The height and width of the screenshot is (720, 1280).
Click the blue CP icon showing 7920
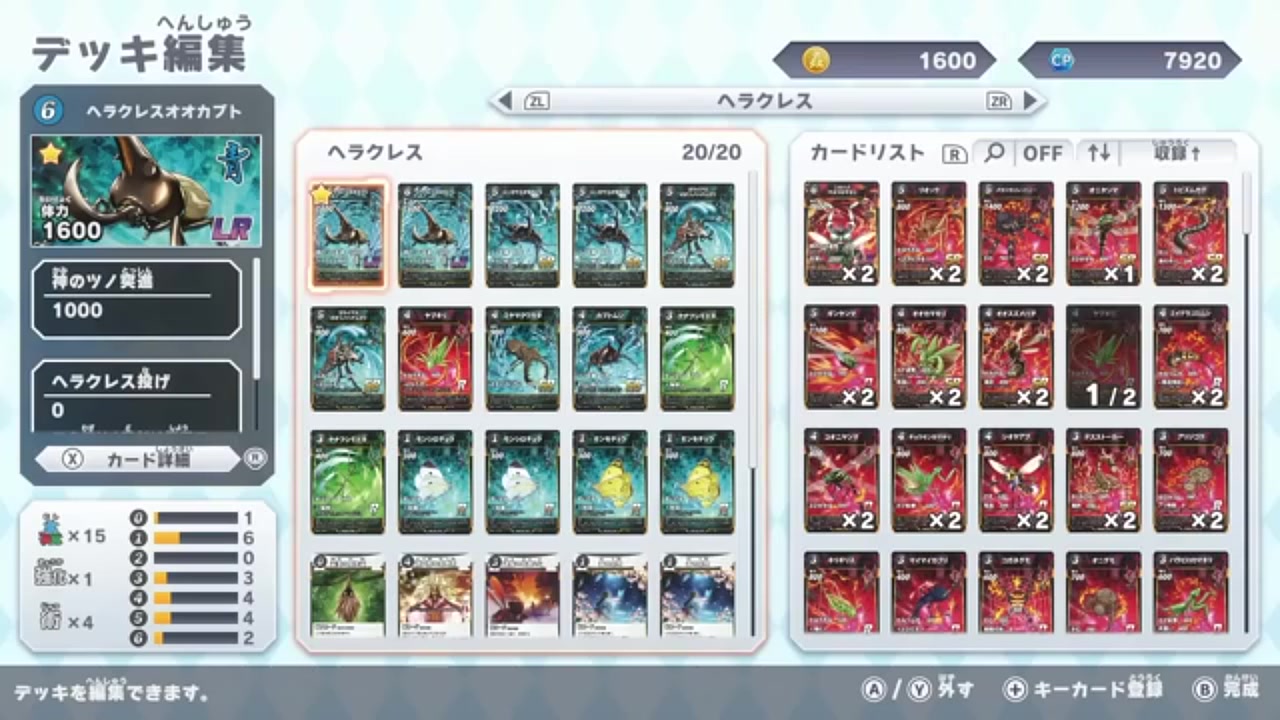tap(1060, 61)
